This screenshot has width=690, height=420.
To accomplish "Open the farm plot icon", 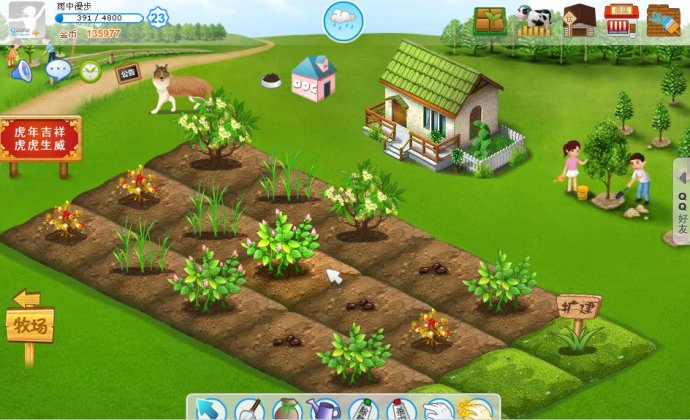I will (x=490, y=20).
